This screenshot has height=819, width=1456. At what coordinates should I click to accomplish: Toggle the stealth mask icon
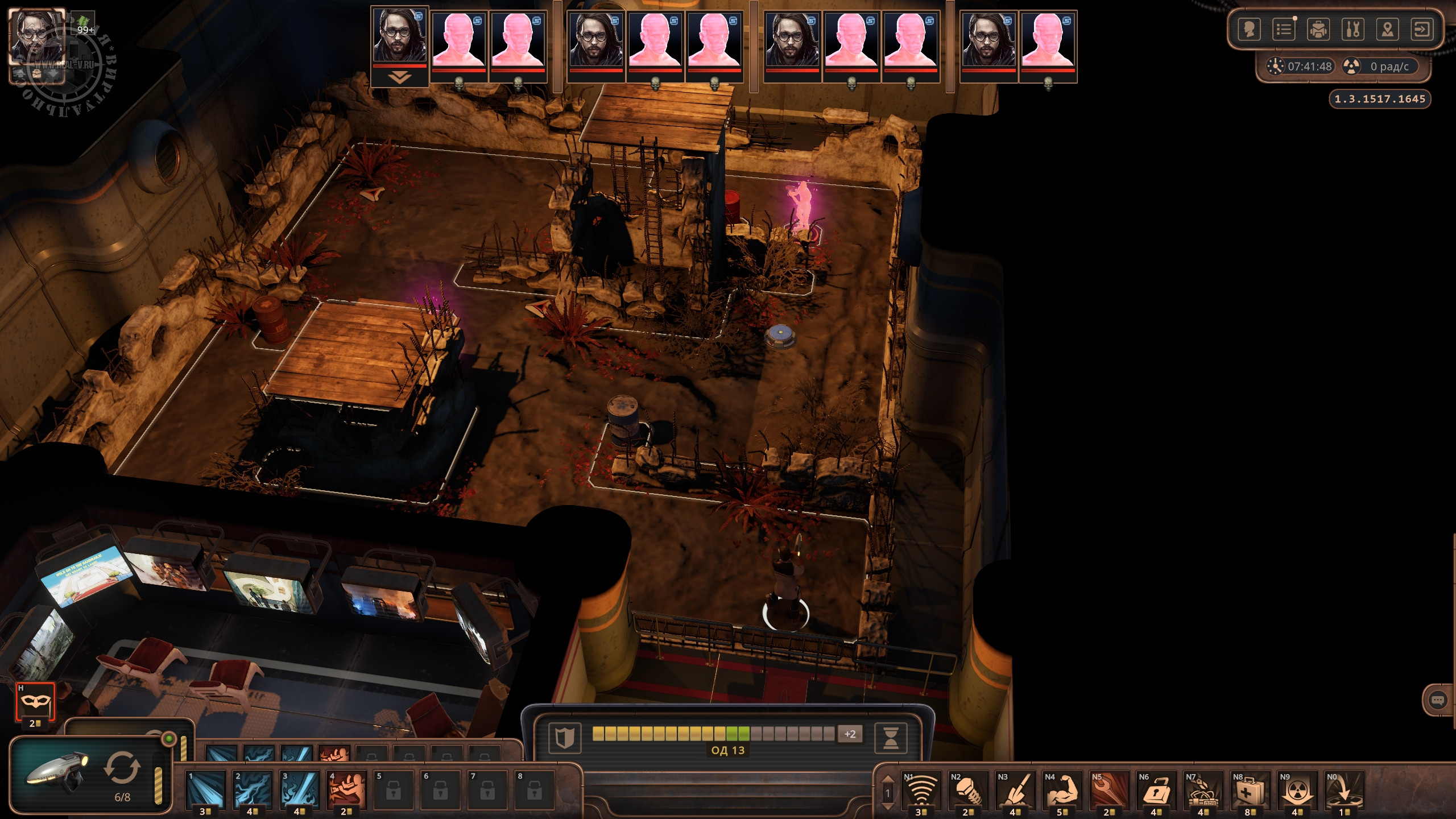point(35,702)
